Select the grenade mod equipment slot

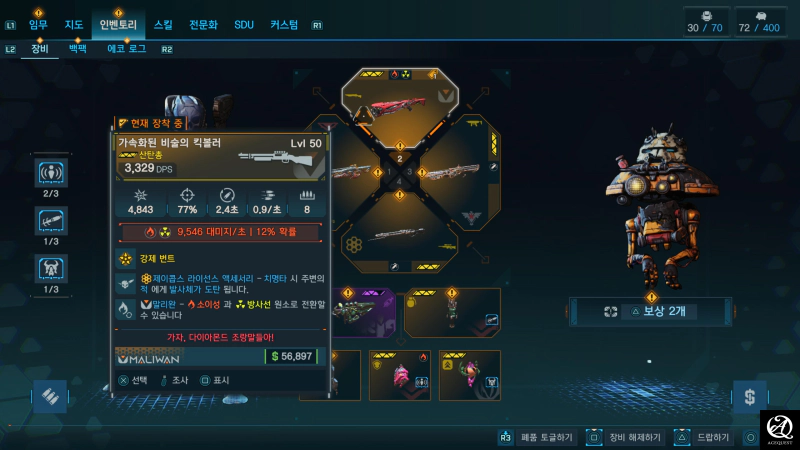452,312
